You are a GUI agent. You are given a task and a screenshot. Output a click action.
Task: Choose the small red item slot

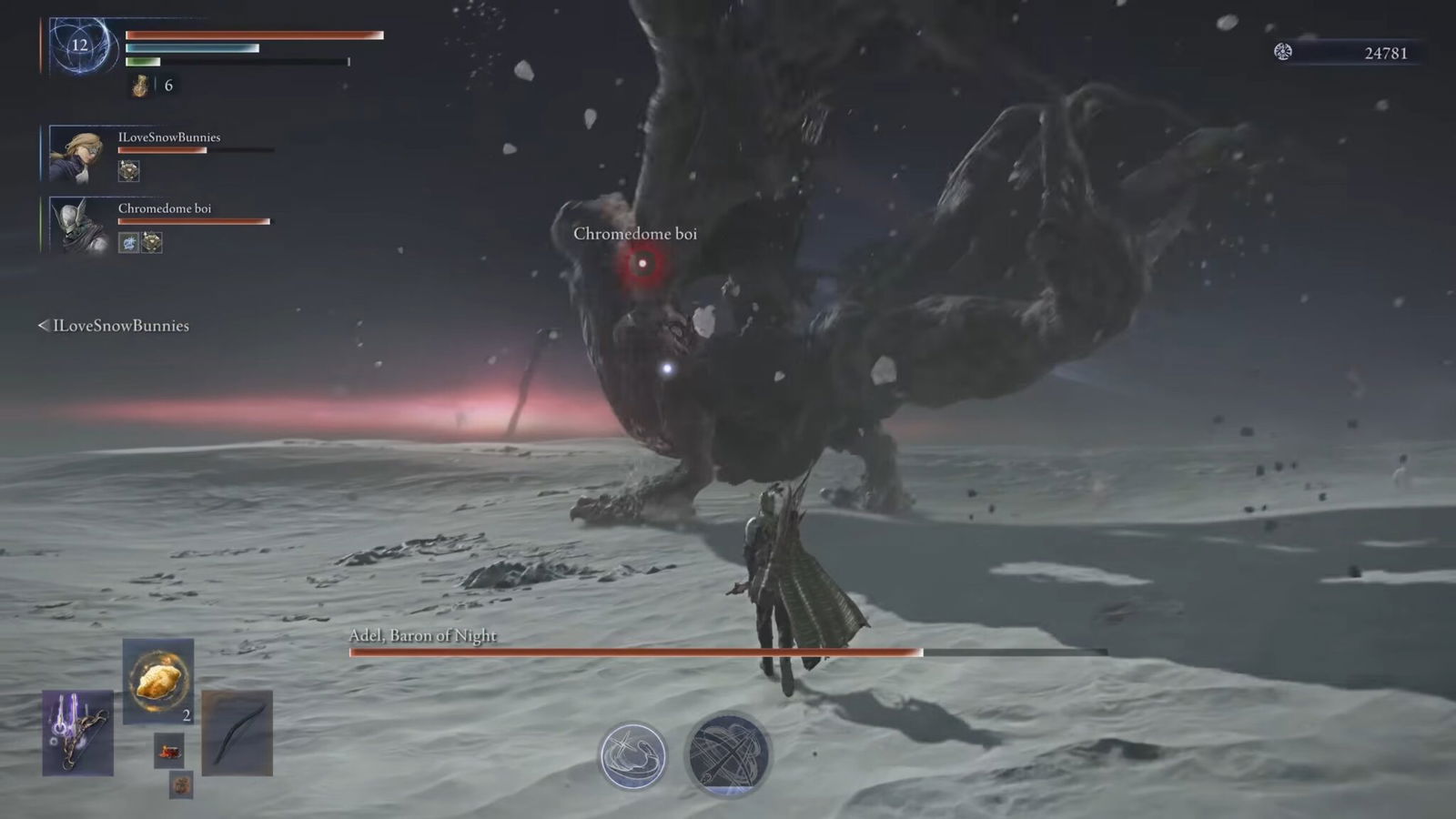click(x=168, y=751)
